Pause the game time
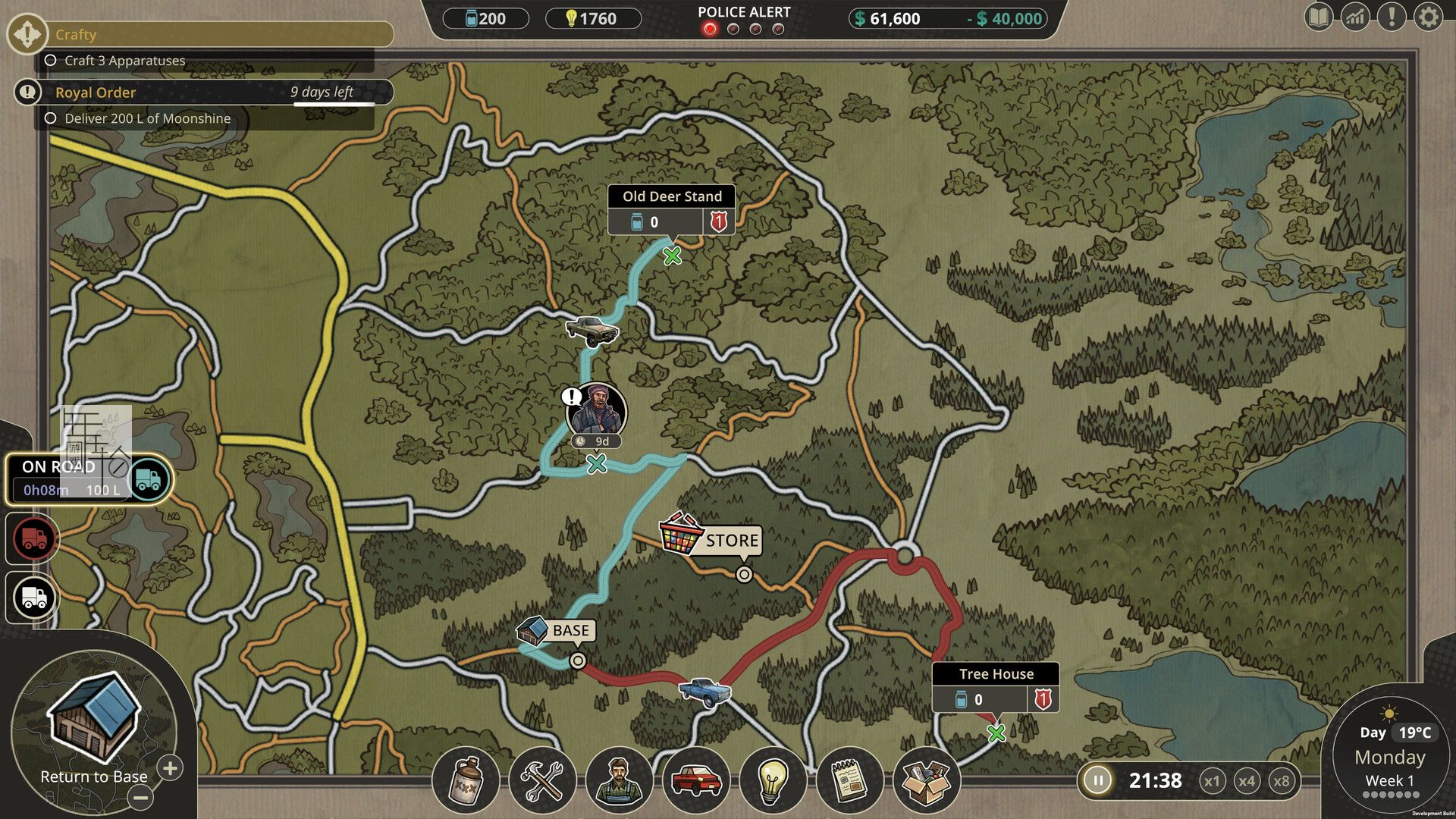Viewport: 1456px width, 819px height. 1097,780
